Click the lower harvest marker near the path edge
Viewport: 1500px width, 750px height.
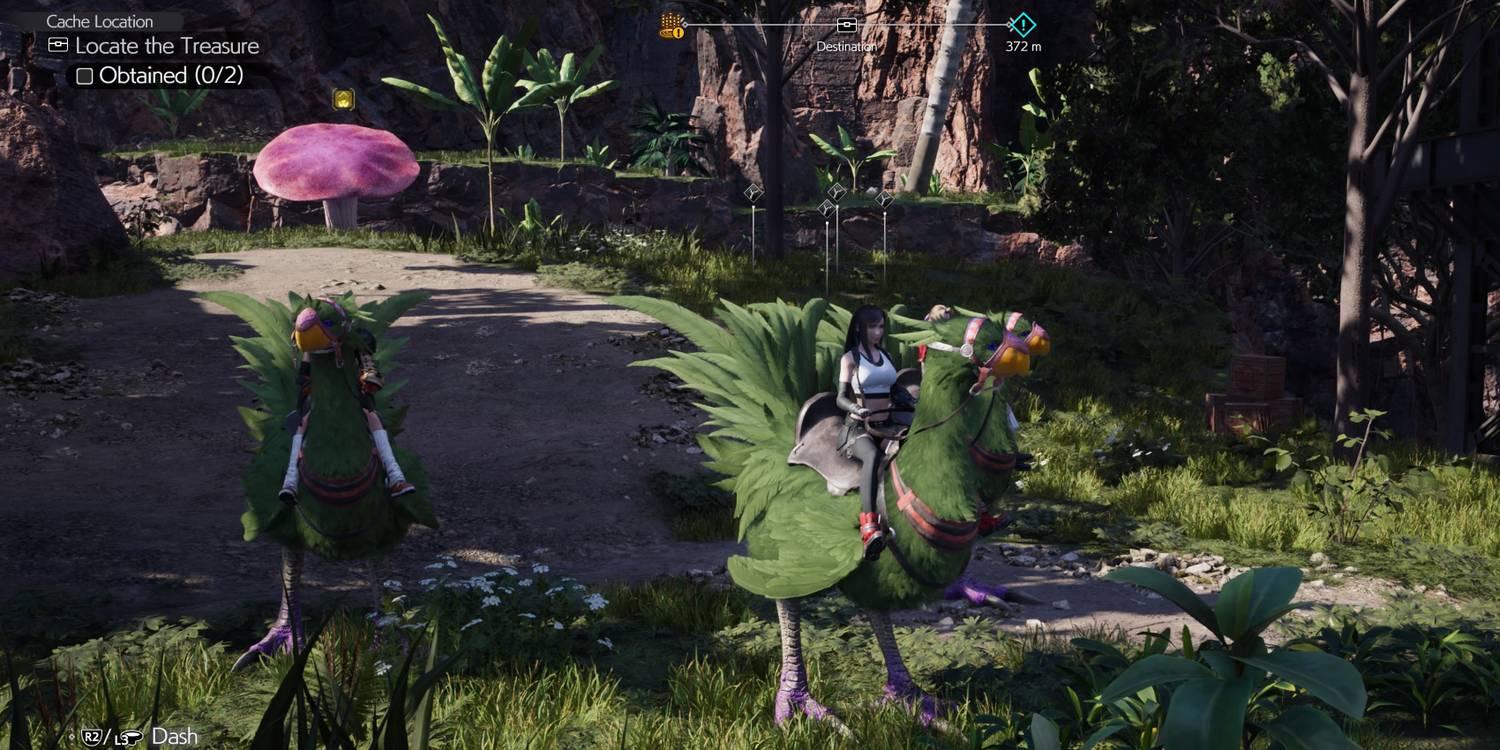click(826, 207)
